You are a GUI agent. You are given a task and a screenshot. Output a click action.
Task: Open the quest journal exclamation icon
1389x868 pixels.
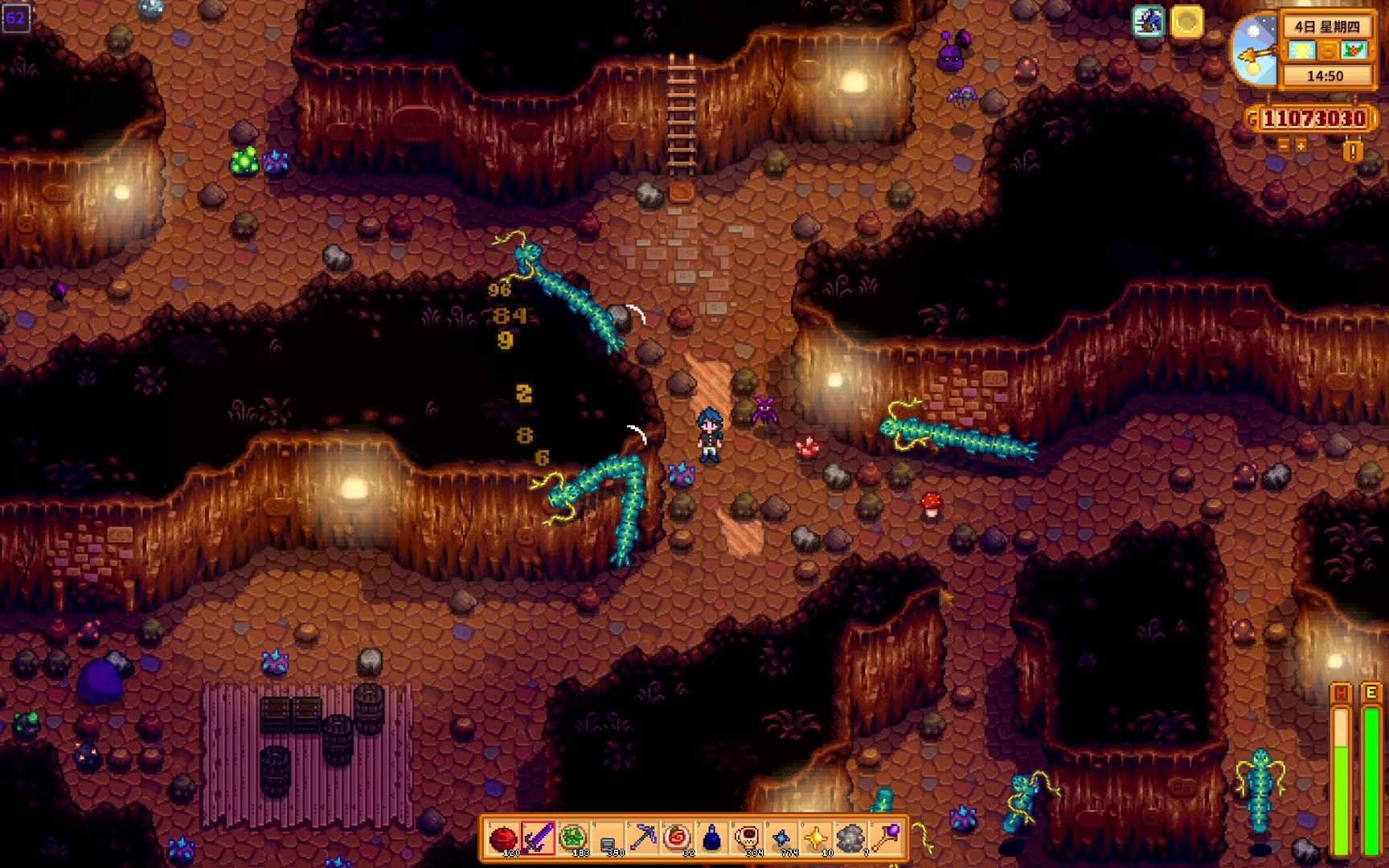(x=1353, y=151)
